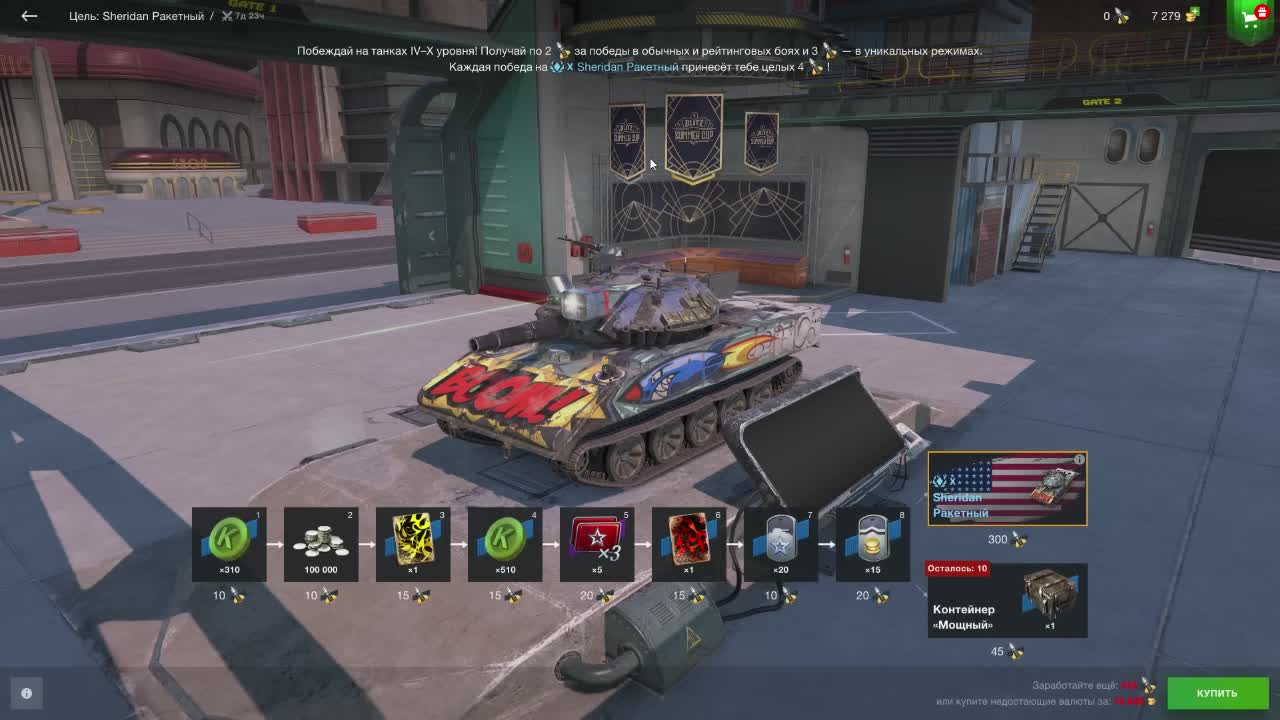Select the ×15 reward at stage 8

[870, 543]
